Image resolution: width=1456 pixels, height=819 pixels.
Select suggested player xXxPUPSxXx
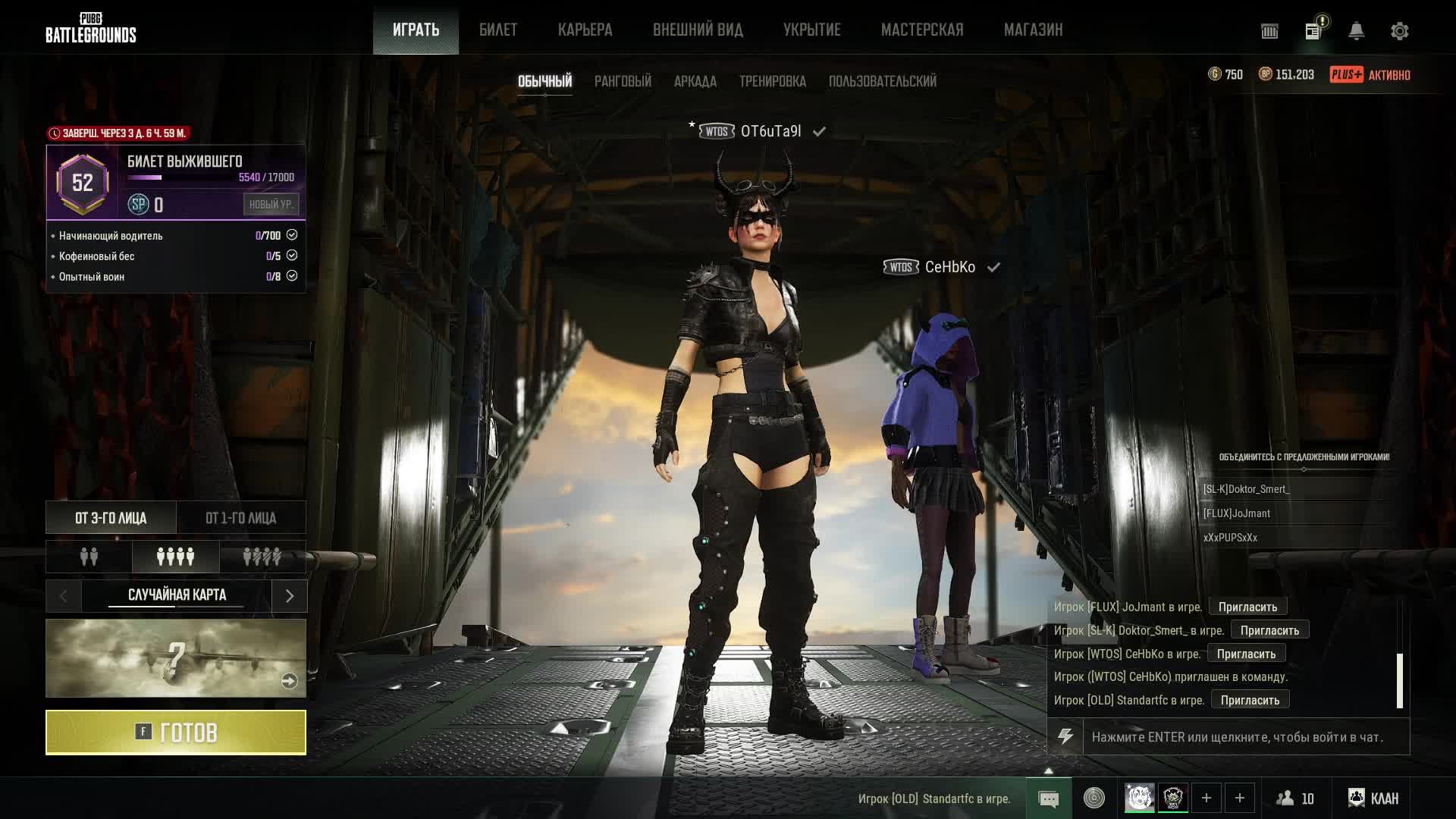[x=1230, y=538]
